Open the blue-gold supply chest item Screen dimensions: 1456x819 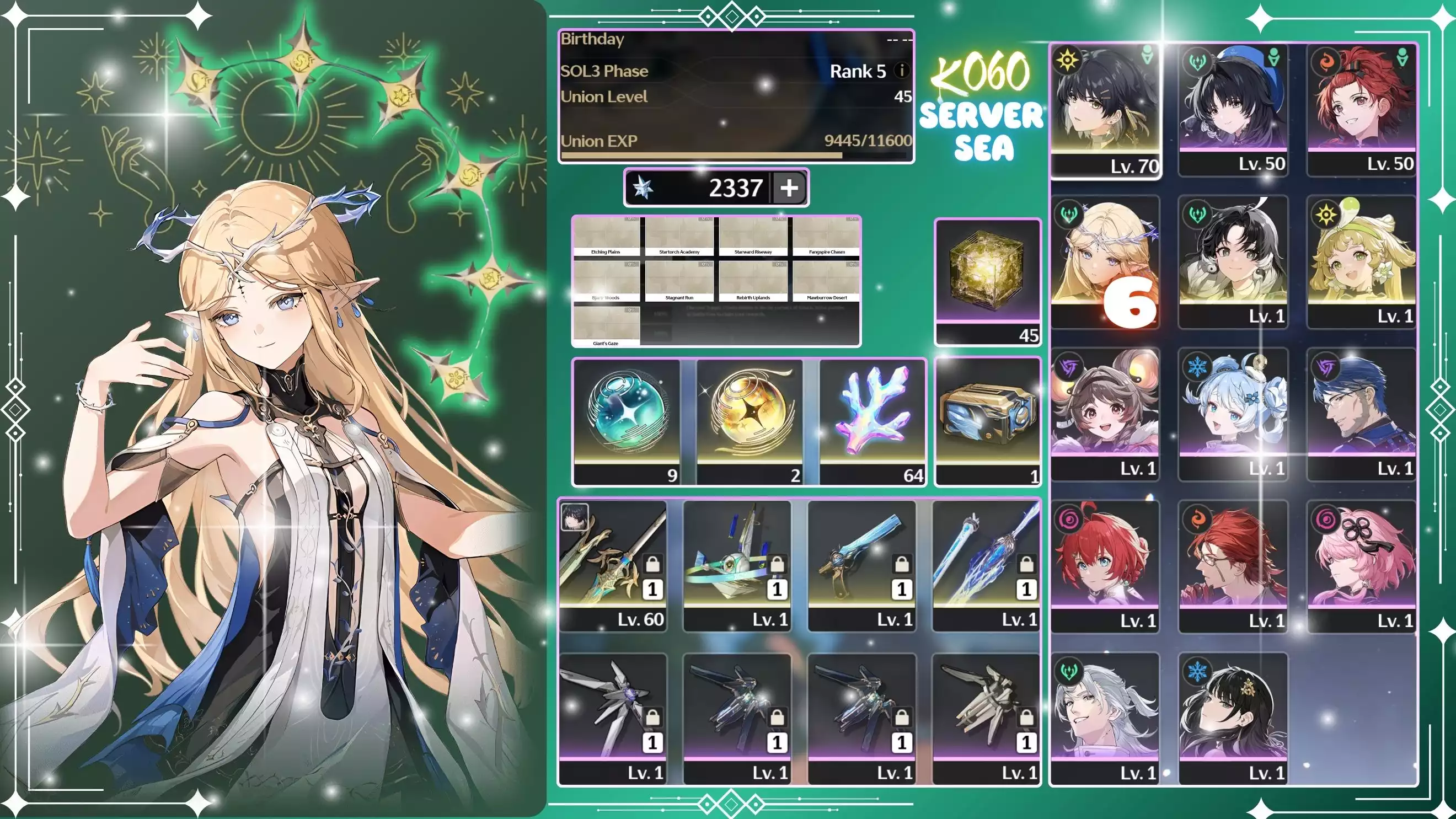pyautogui.click(x=987, y=421)
